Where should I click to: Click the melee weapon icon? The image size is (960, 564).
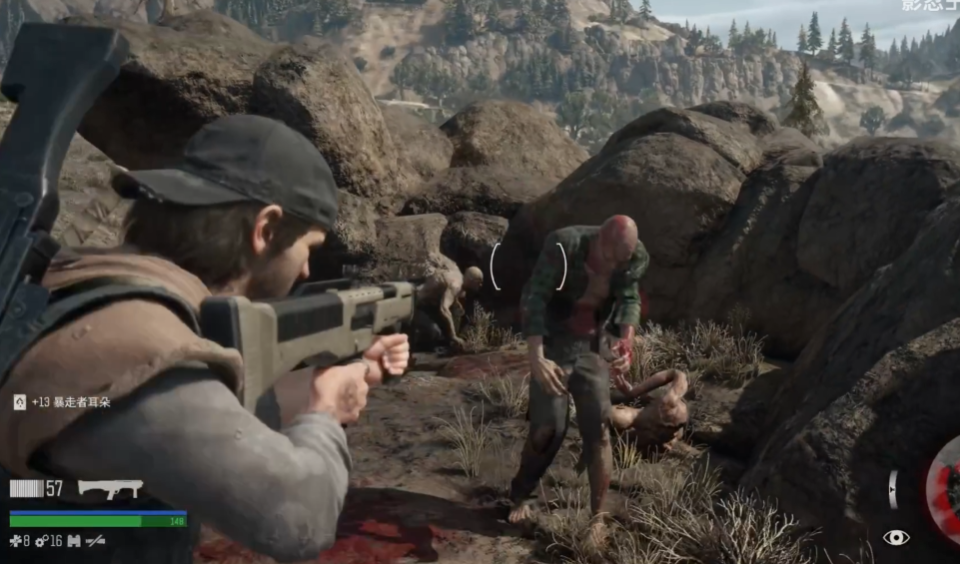click(96, 541)
